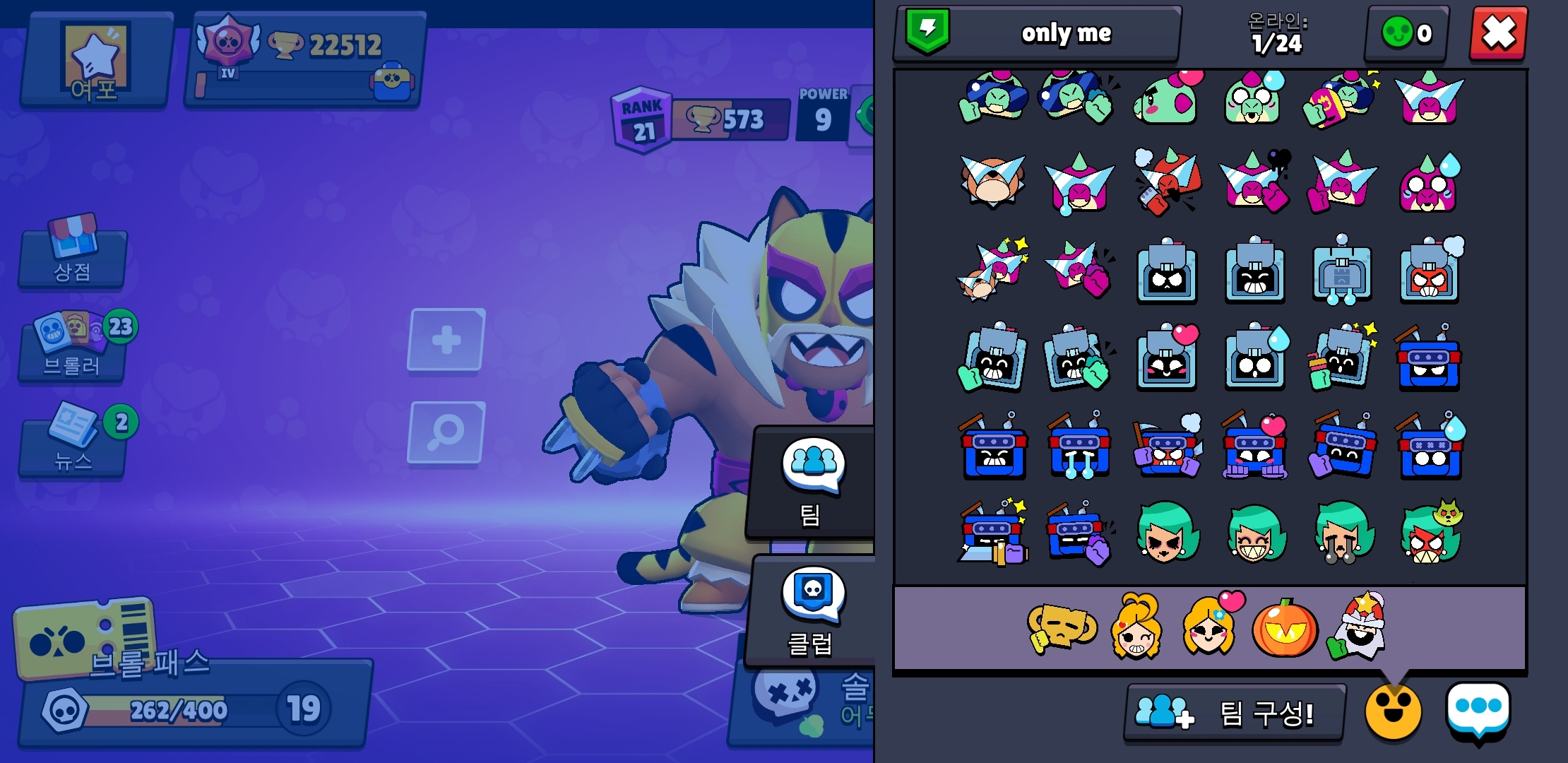Viewport: 1568px width, 763px height.
Task: Open the 상점 shop menu
Action: [x=73, y=255]
